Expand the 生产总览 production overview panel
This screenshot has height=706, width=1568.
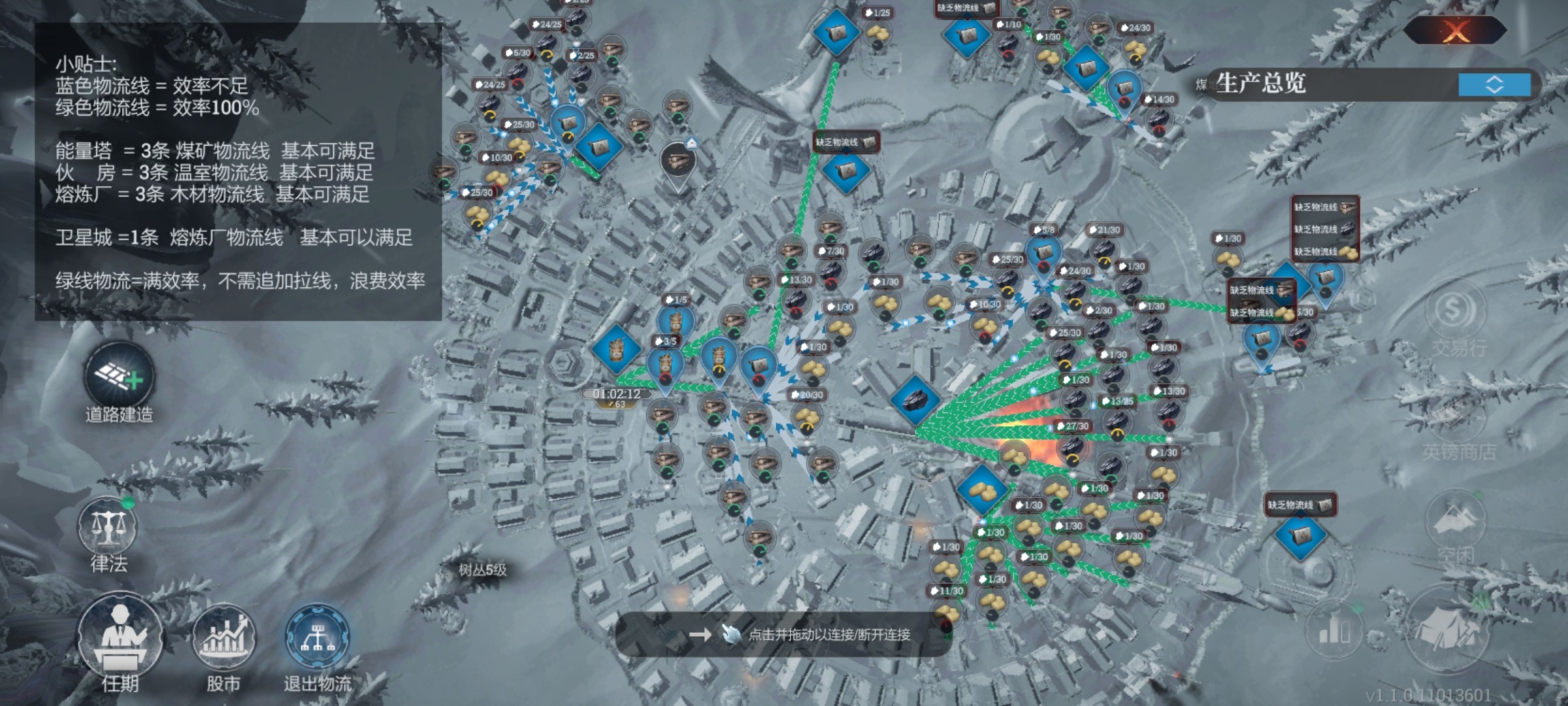1494,84
